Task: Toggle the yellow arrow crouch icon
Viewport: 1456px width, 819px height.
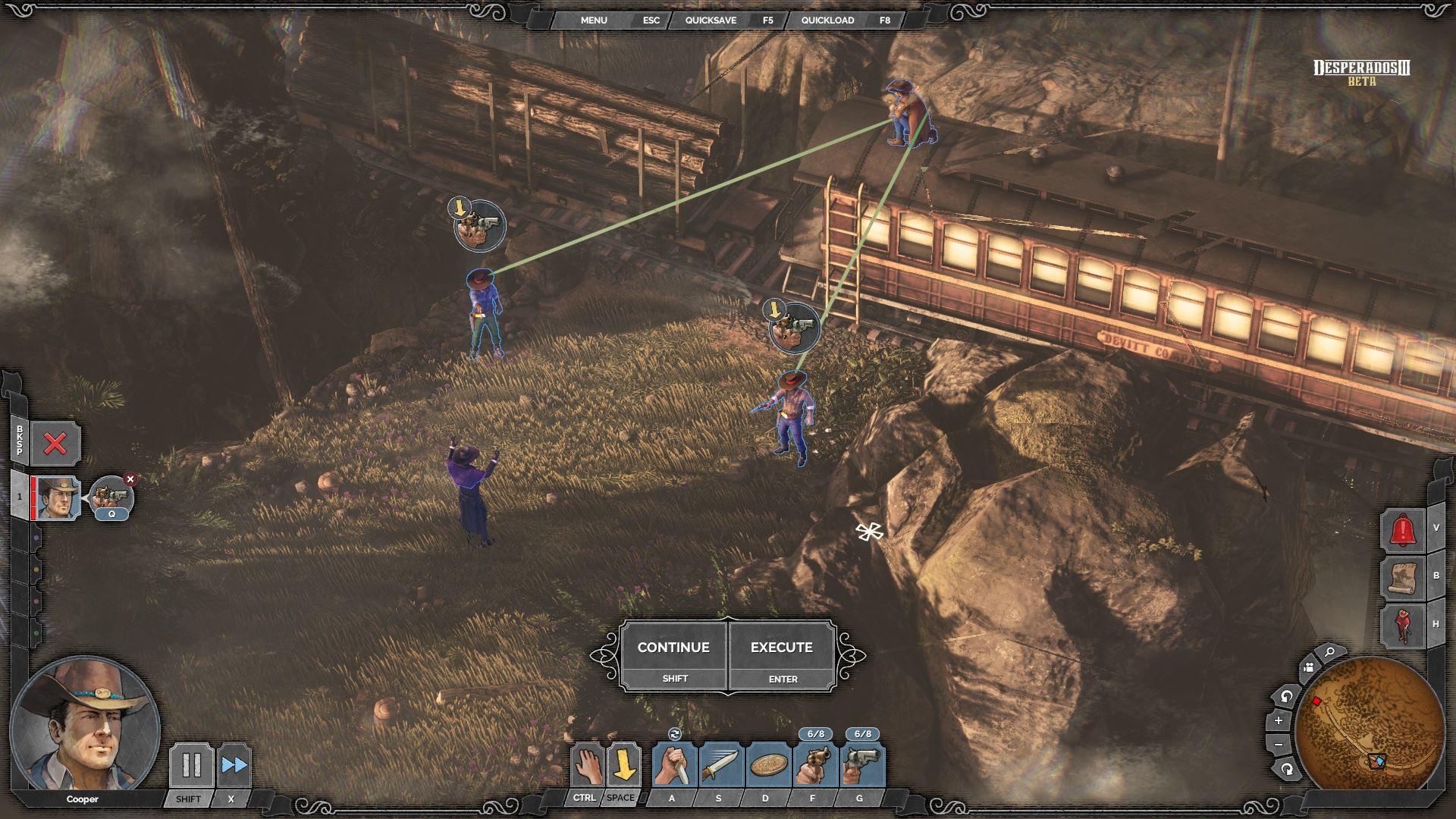Action: [623, 764]
